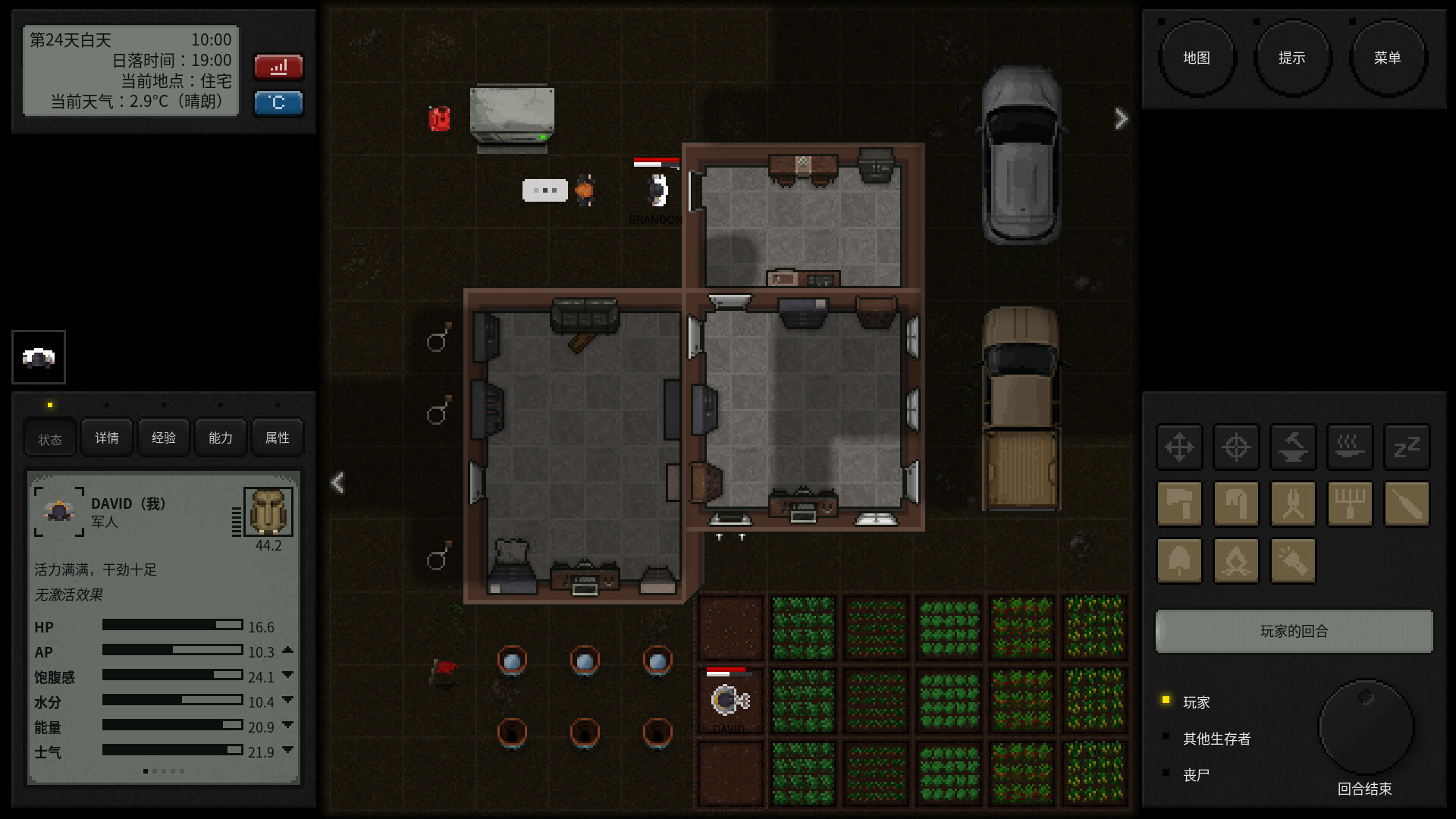This screenshot has height=819, width=1456.
Task: Select the flashlight action icon
Action: 1293,560
